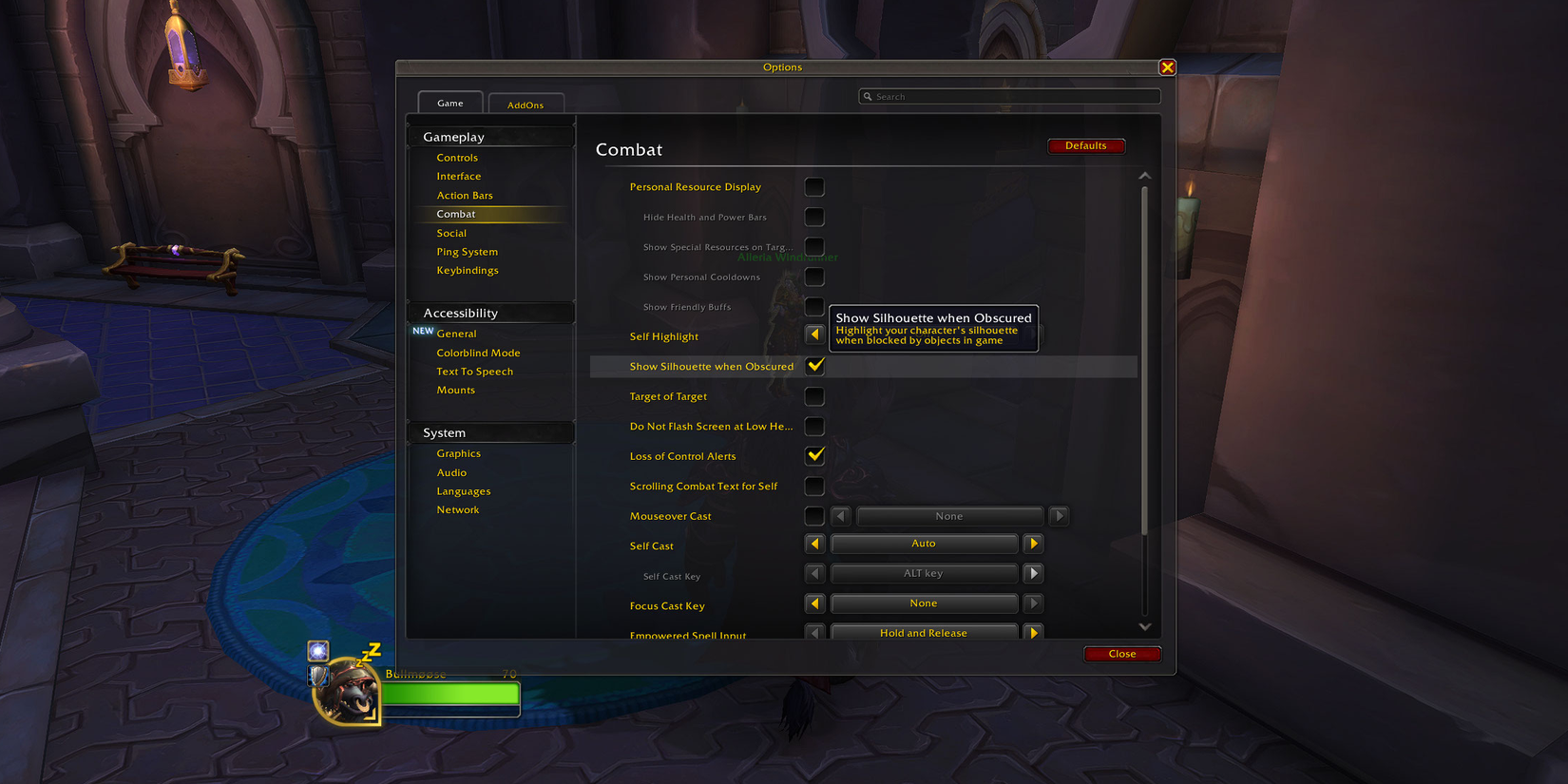Image resolution: width=1568 pixels, height=784 pixels.
Task: Advance Self Cast using the right arrow
Action: pyautogui.click(x=1033, y=543)
